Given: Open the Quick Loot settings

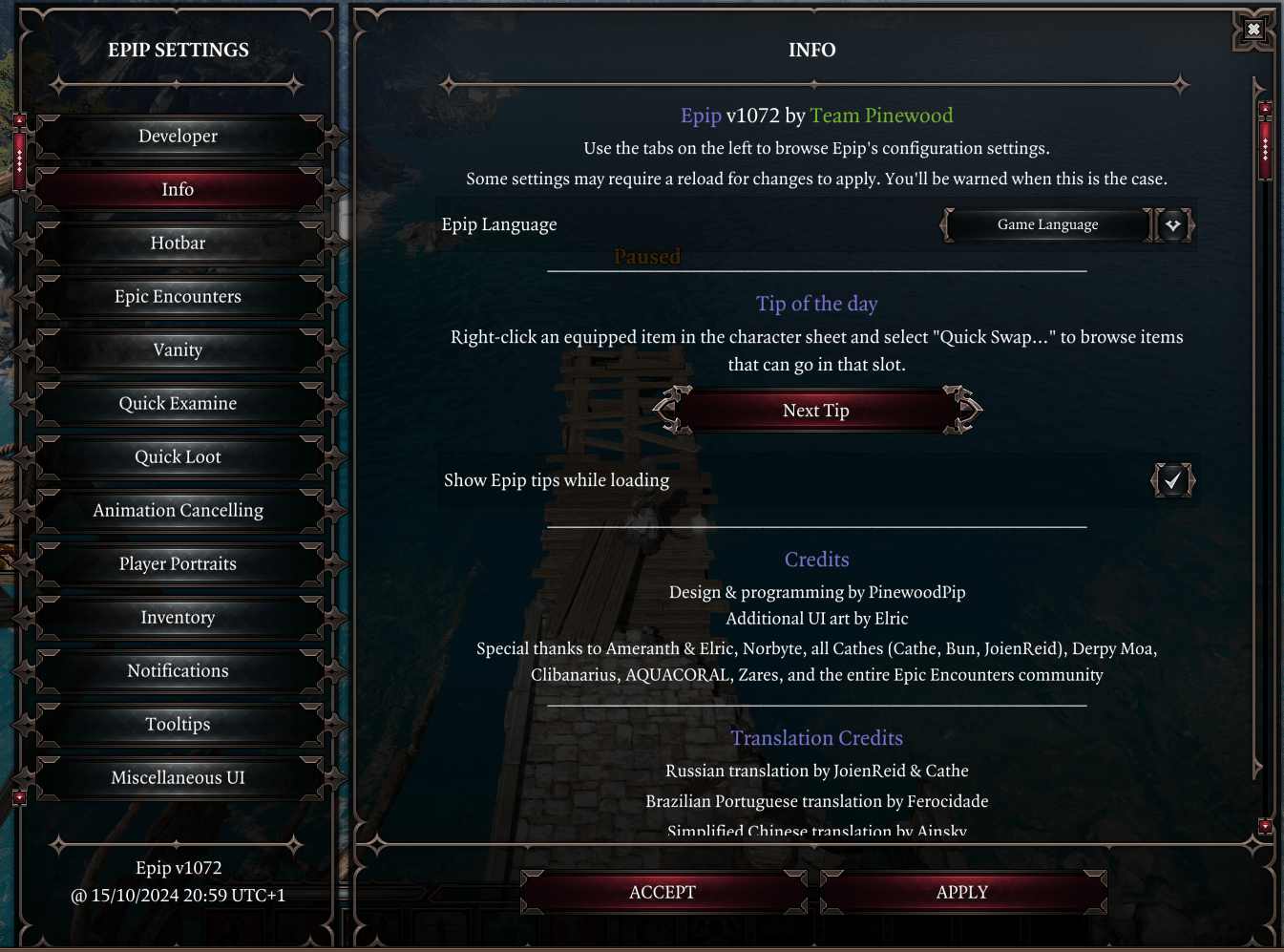Looking at the screenshot, I should coord(178,457).
